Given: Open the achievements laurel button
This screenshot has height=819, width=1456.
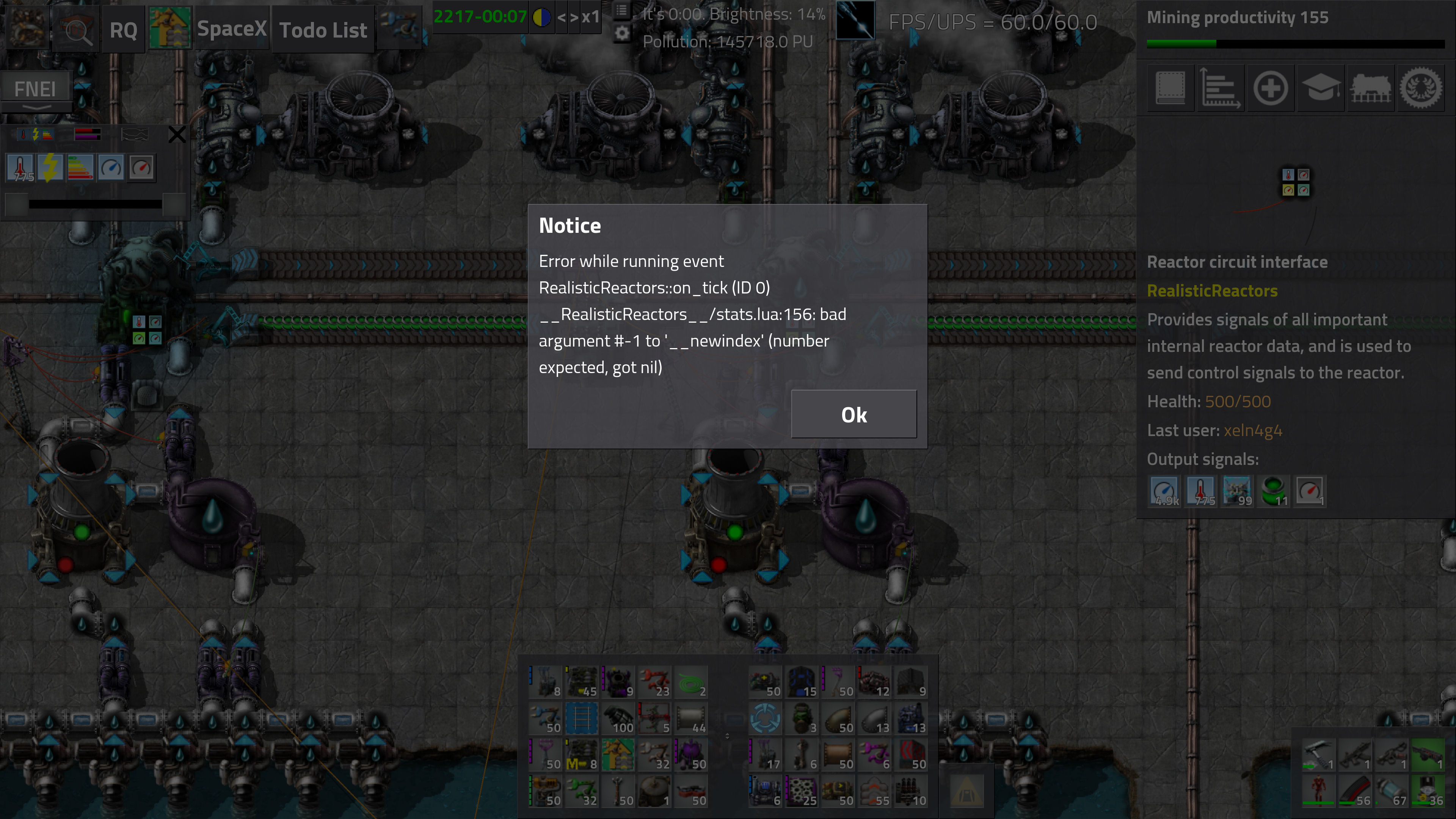Looking at the screenshot, I should (1420, 88).
